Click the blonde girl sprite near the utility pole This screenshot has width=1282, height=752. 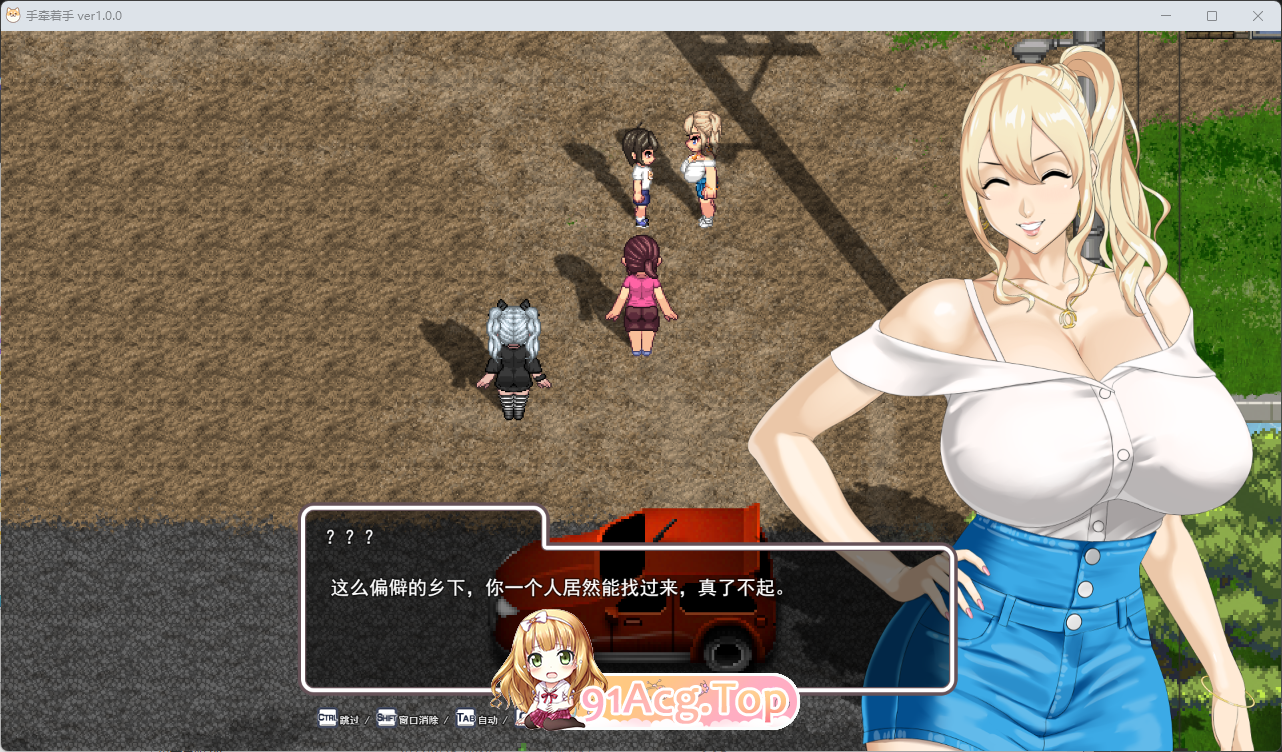tap(700, 170)
